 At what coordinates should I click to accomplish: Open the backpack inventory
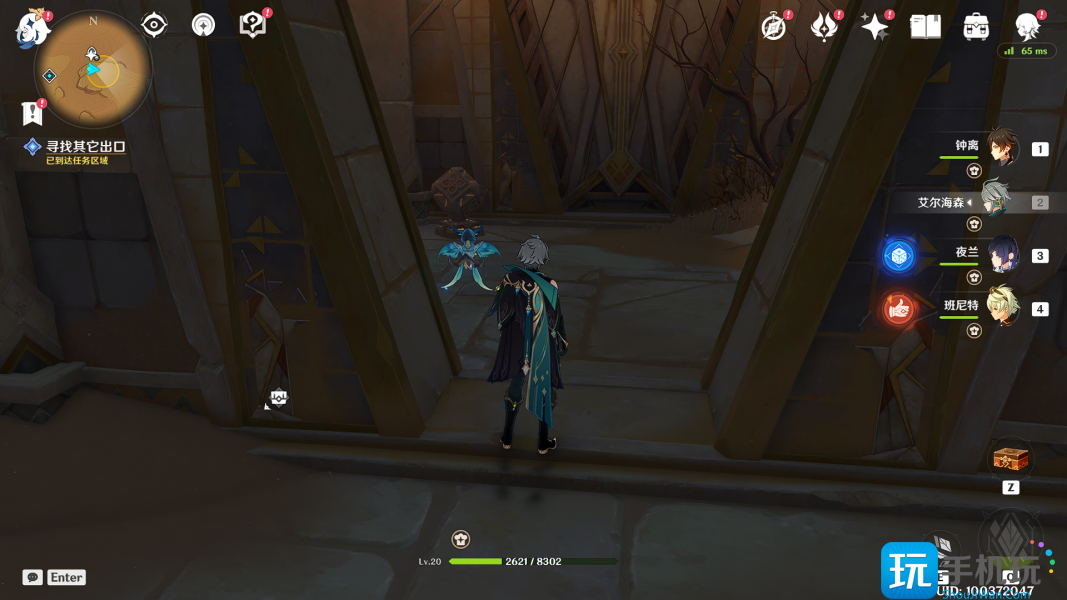(977, 27)
